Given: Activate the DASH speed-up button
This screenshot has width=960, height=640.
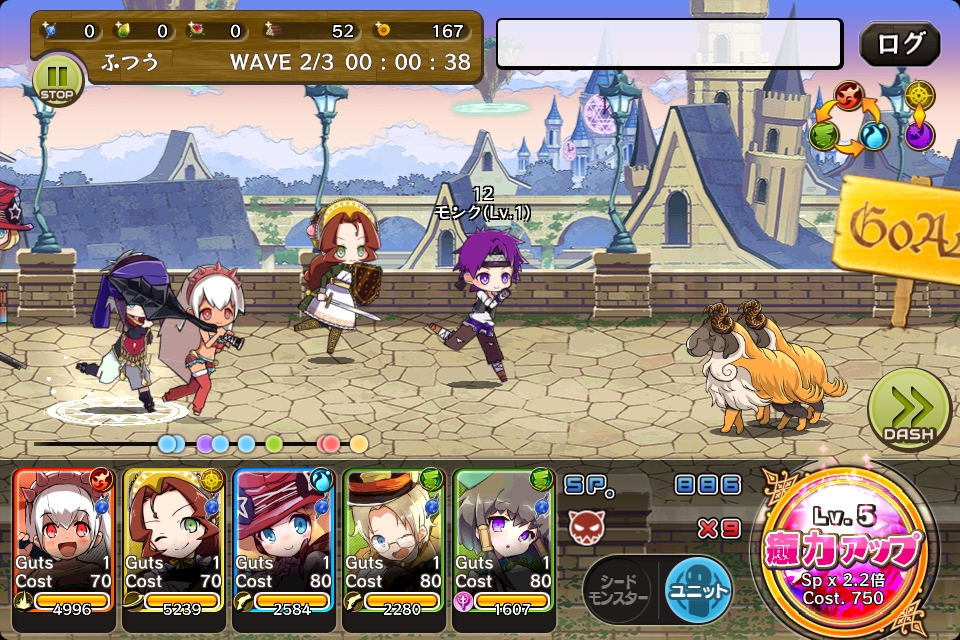Looking at the screenshot, I should [908, 410].
